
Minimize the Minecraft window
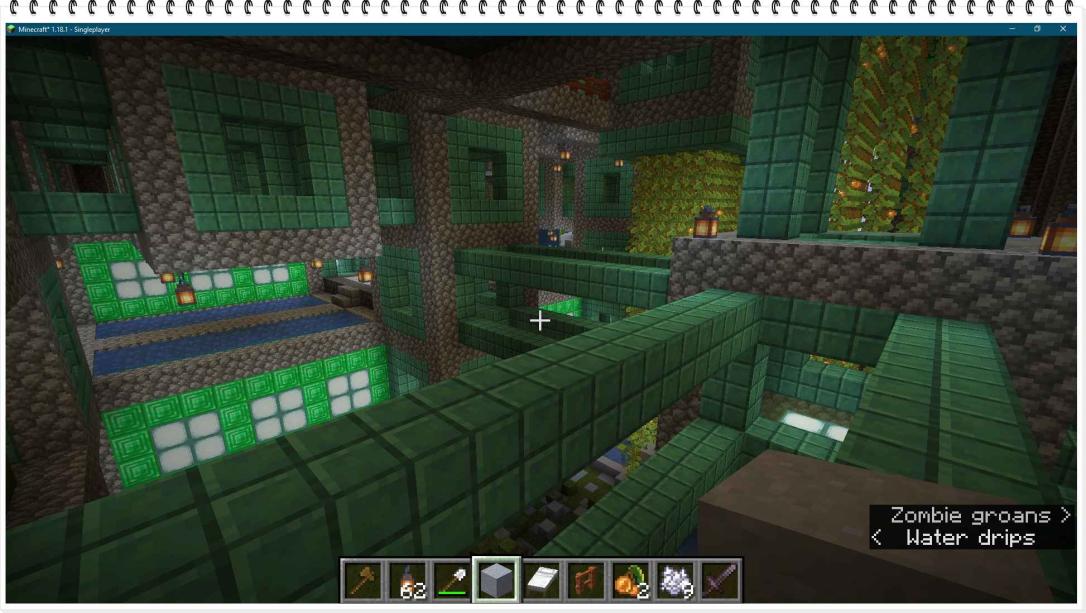click(1011, 29)
